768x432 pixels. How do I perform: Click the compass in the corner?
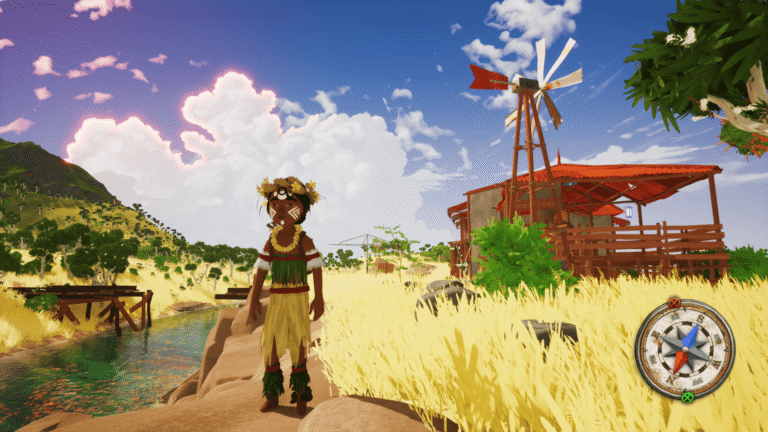tap(684, 349)
